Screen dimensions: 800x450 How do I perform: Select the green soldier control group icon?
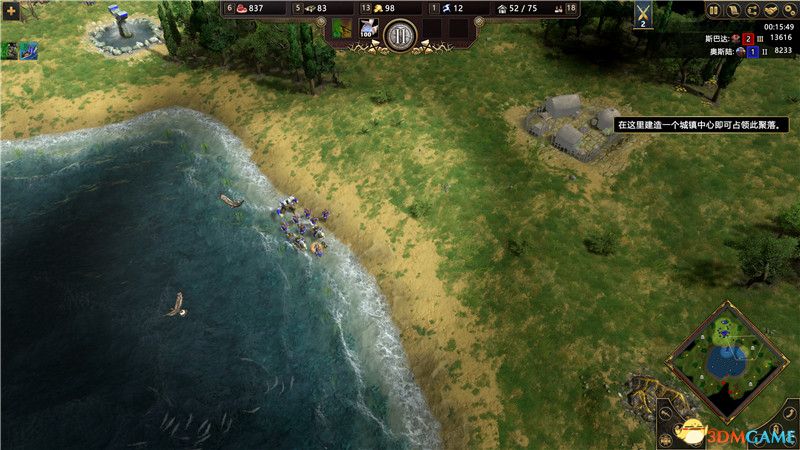pos(10,50)
